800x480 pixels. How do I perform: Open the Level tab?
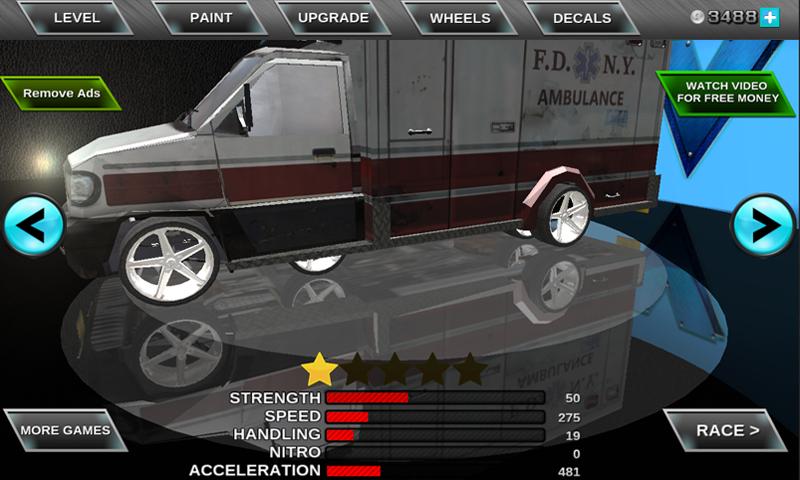pyautogui.click(x=77, y=18)
